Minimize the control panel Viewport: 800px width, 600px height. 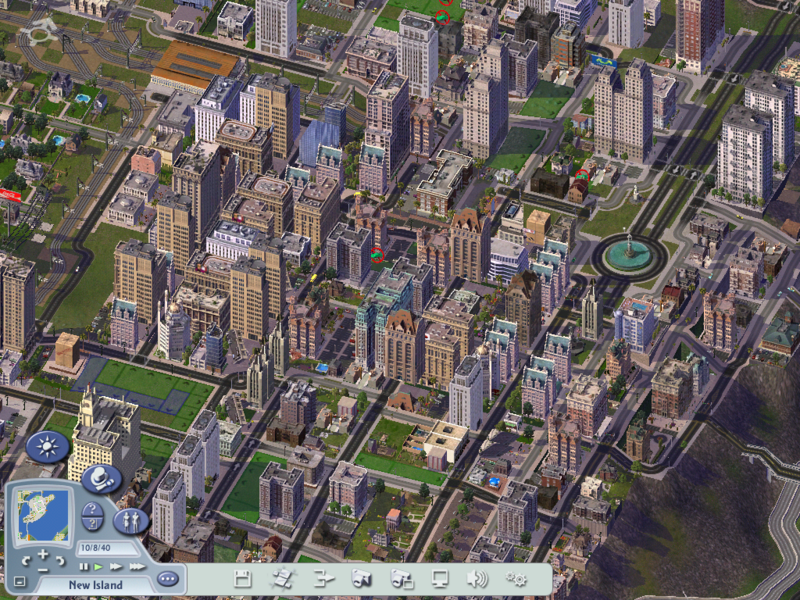[20, 581]
